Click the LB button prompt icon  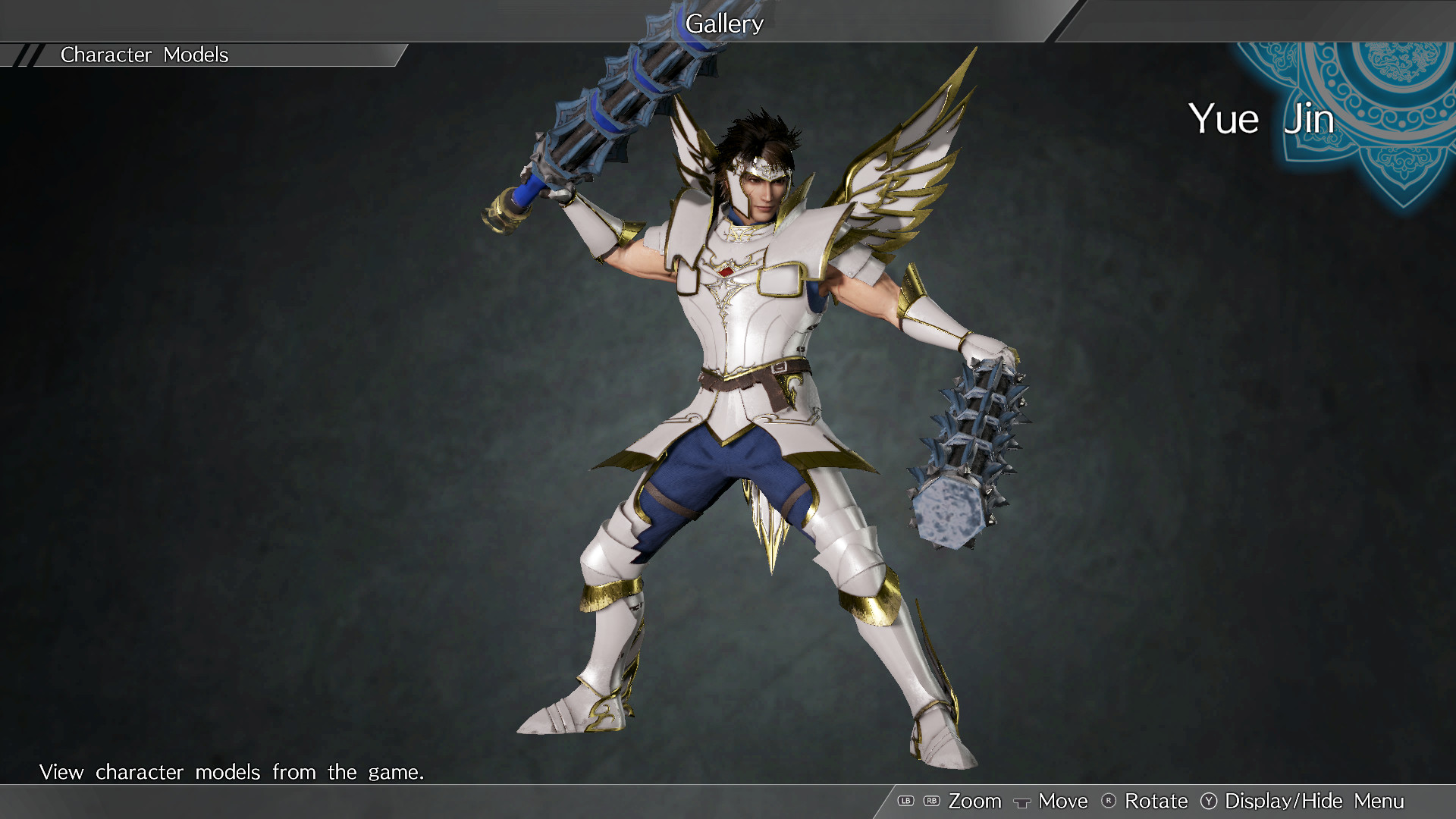(x=907, y=801)
